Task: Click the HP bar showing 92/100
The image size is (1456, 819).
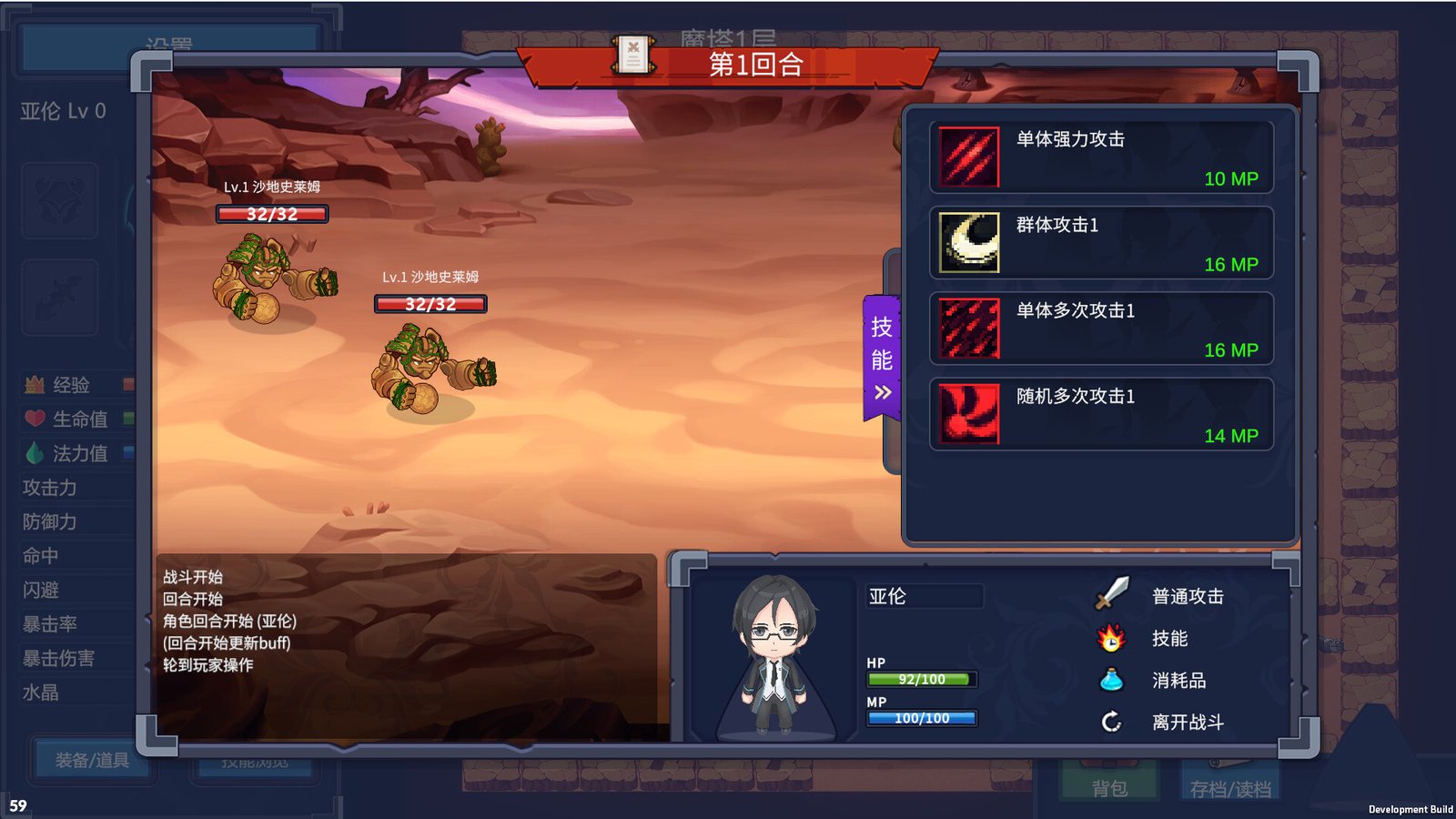Action: click(x=922, y=679)
